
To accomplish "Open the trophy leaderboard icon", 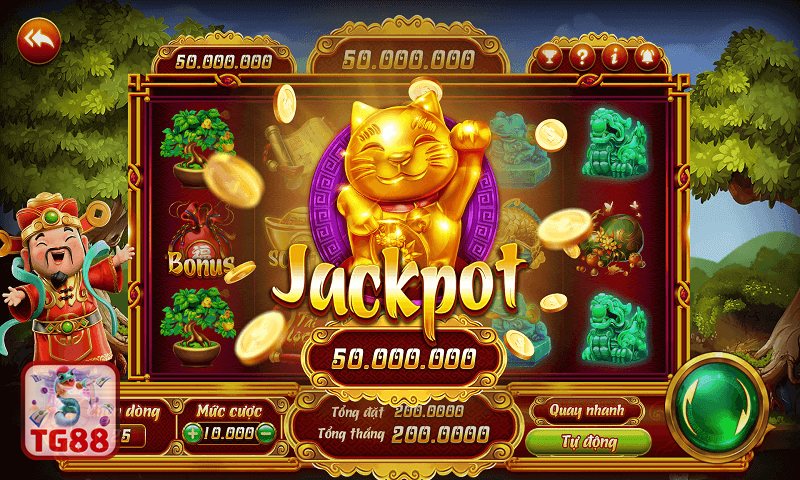I will (549, 57).
